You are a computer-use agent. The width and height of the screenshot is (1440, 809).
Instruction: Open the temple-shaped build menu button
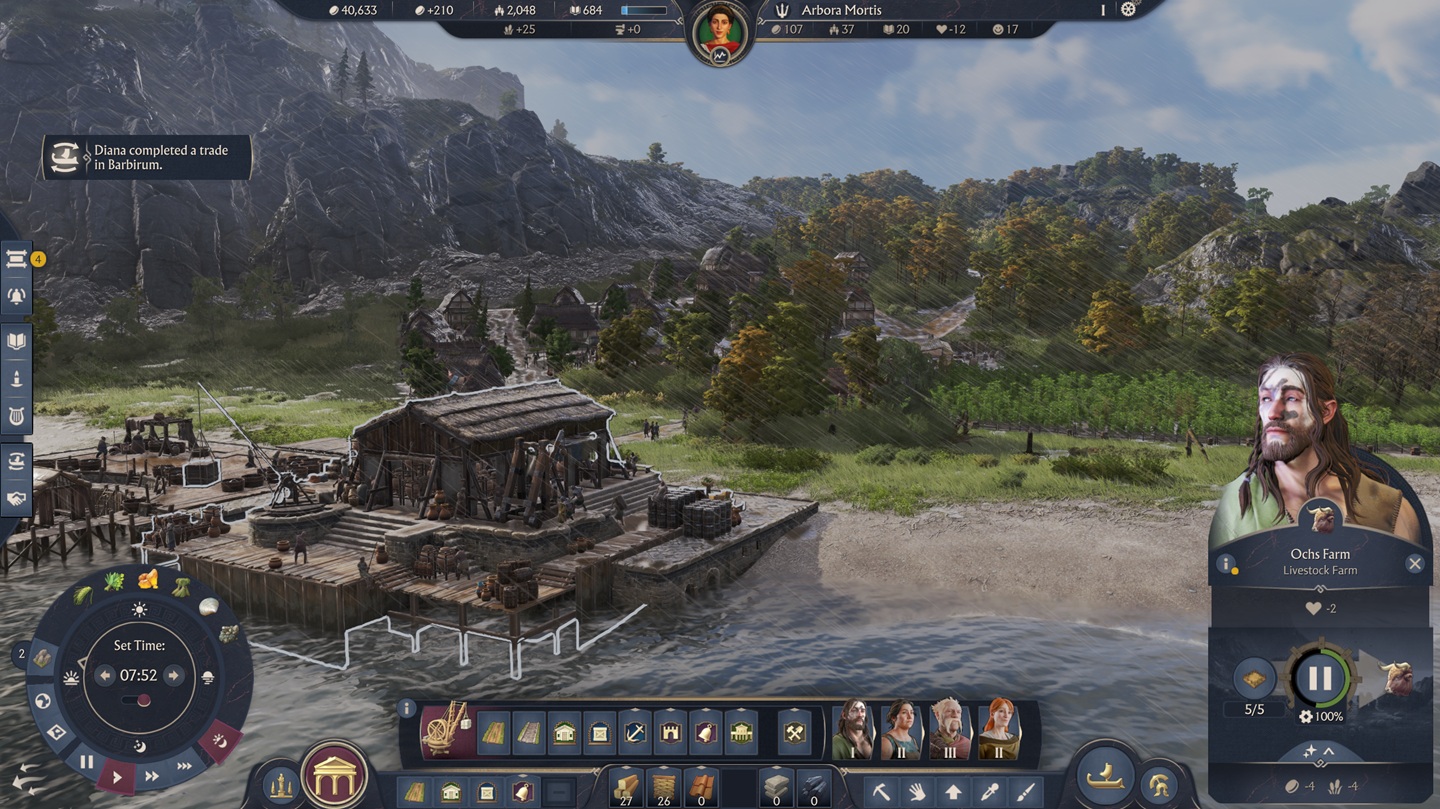click(335, 776)
